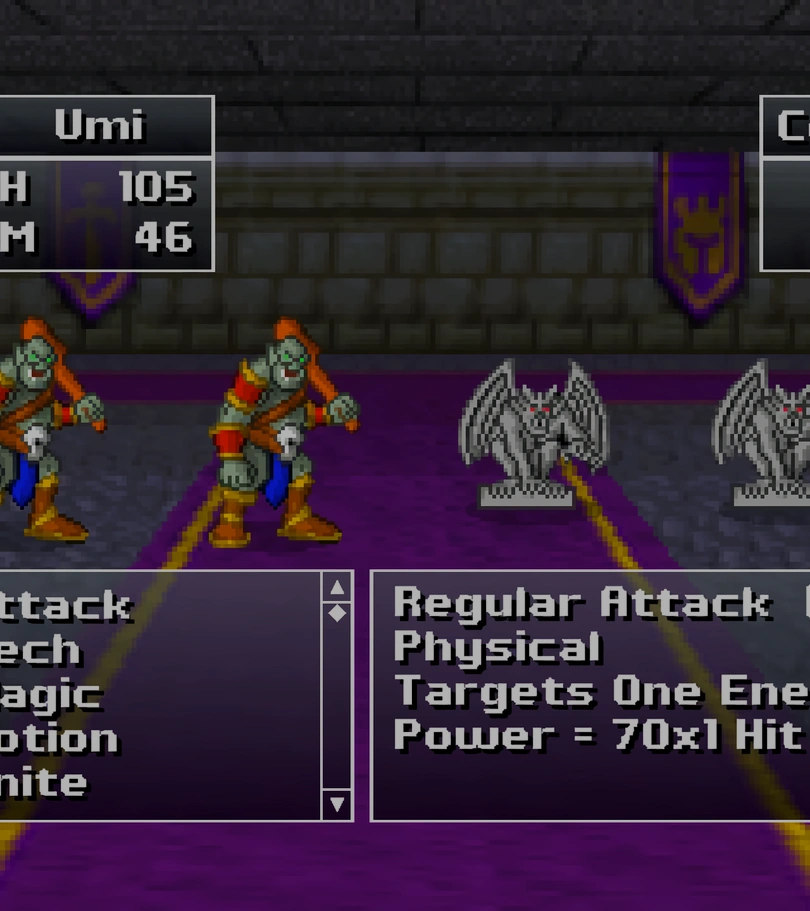This screenshot has height=911, width=810.
Task: Select the Unite command
Action: pyautogui.click(x=42, y=783)
